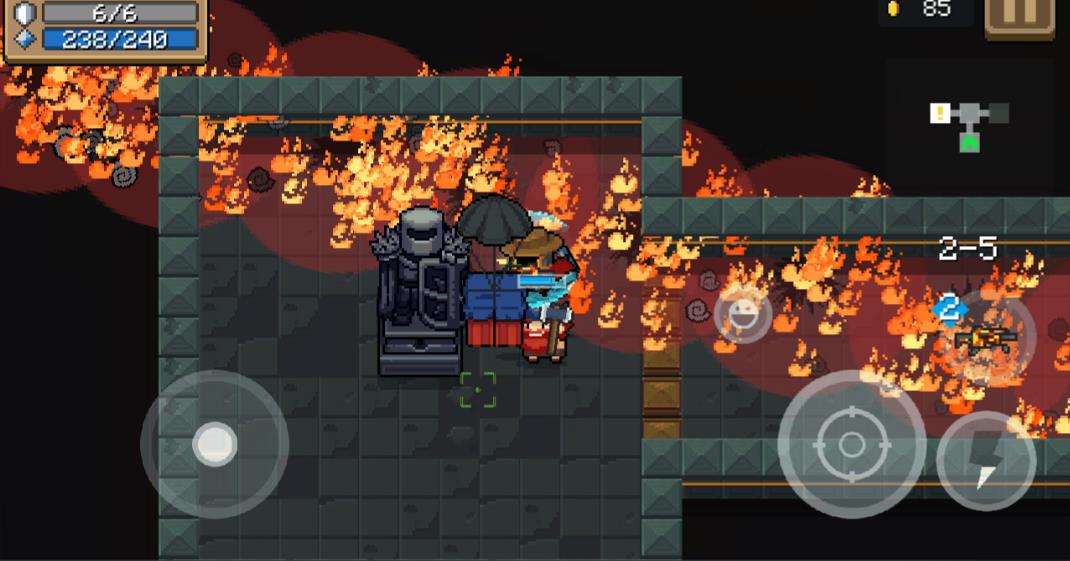Open the smiley face emote button
The height and width of the screenshot is (561, 1070).
click(x=743, y=314)
